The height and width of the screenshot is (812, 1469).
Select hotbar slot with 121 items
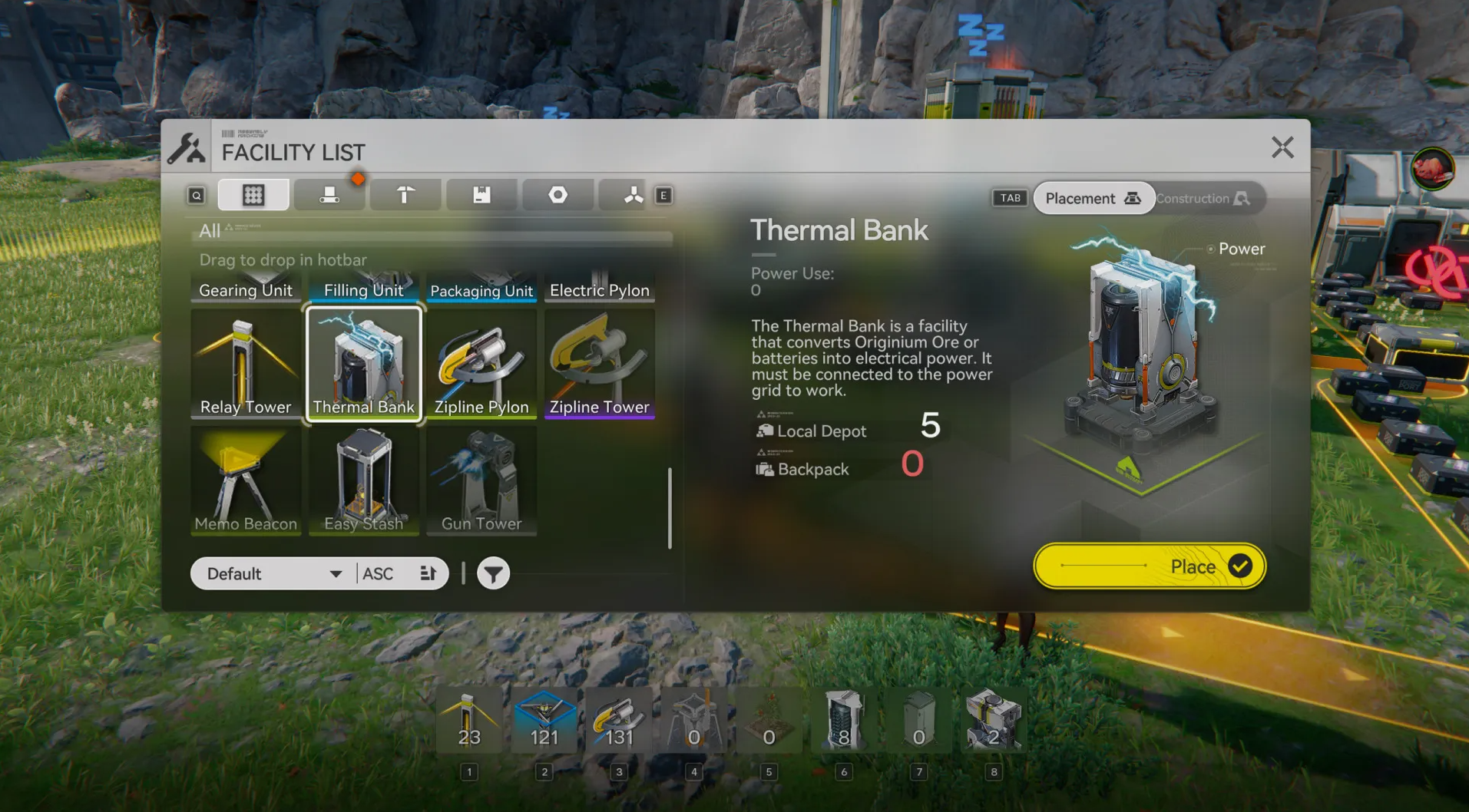coord(544,721)
